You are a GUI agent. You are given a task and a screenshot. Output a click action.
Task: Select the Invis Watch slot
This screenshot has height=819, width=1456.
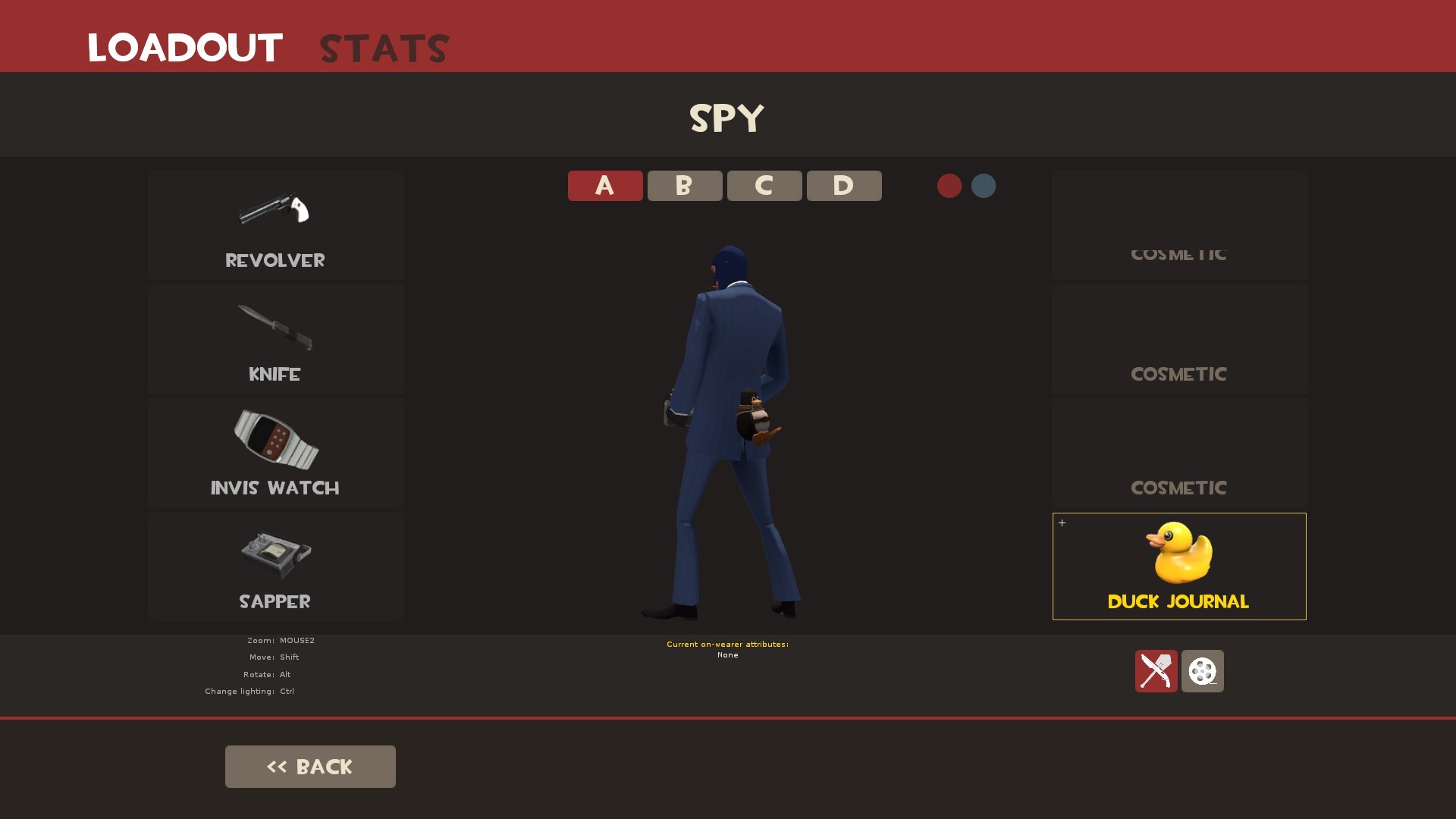(x=275, y=453)
